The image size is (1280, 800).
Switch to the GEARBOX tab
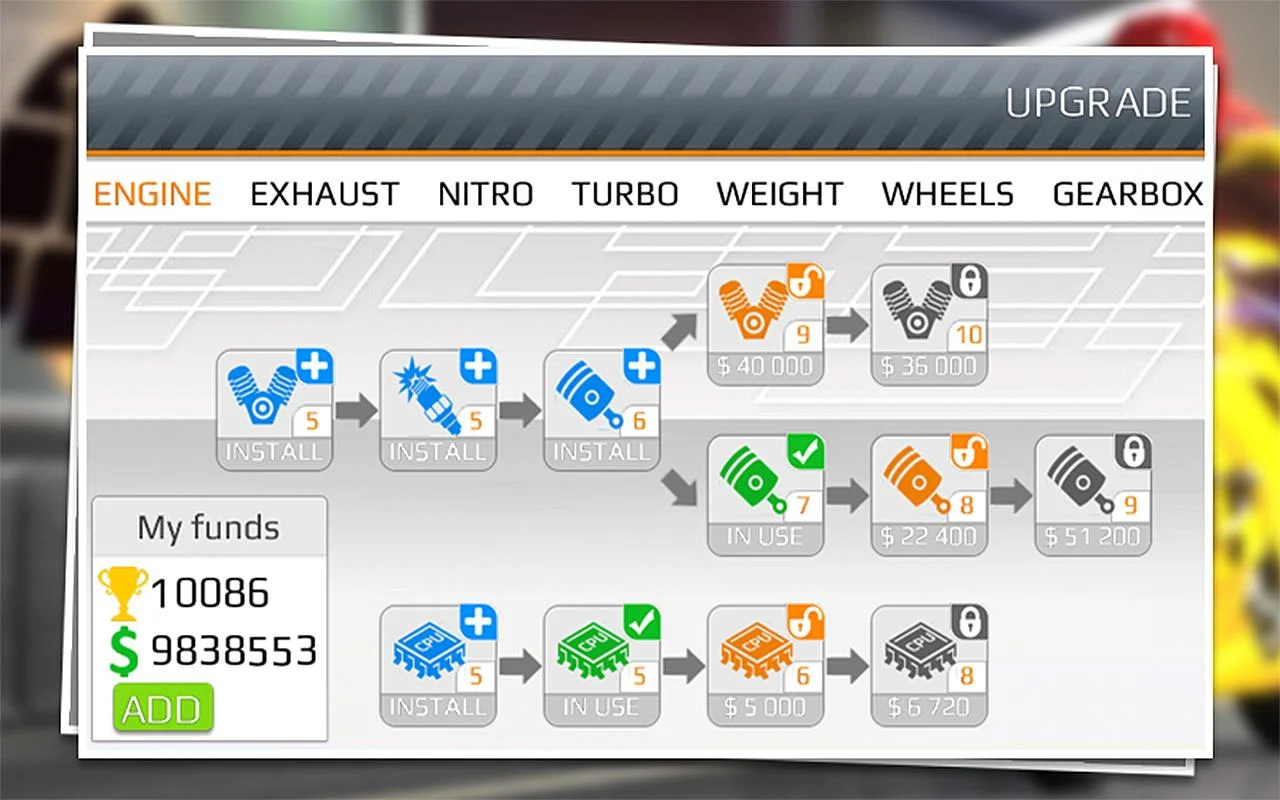pos(1127,194)
